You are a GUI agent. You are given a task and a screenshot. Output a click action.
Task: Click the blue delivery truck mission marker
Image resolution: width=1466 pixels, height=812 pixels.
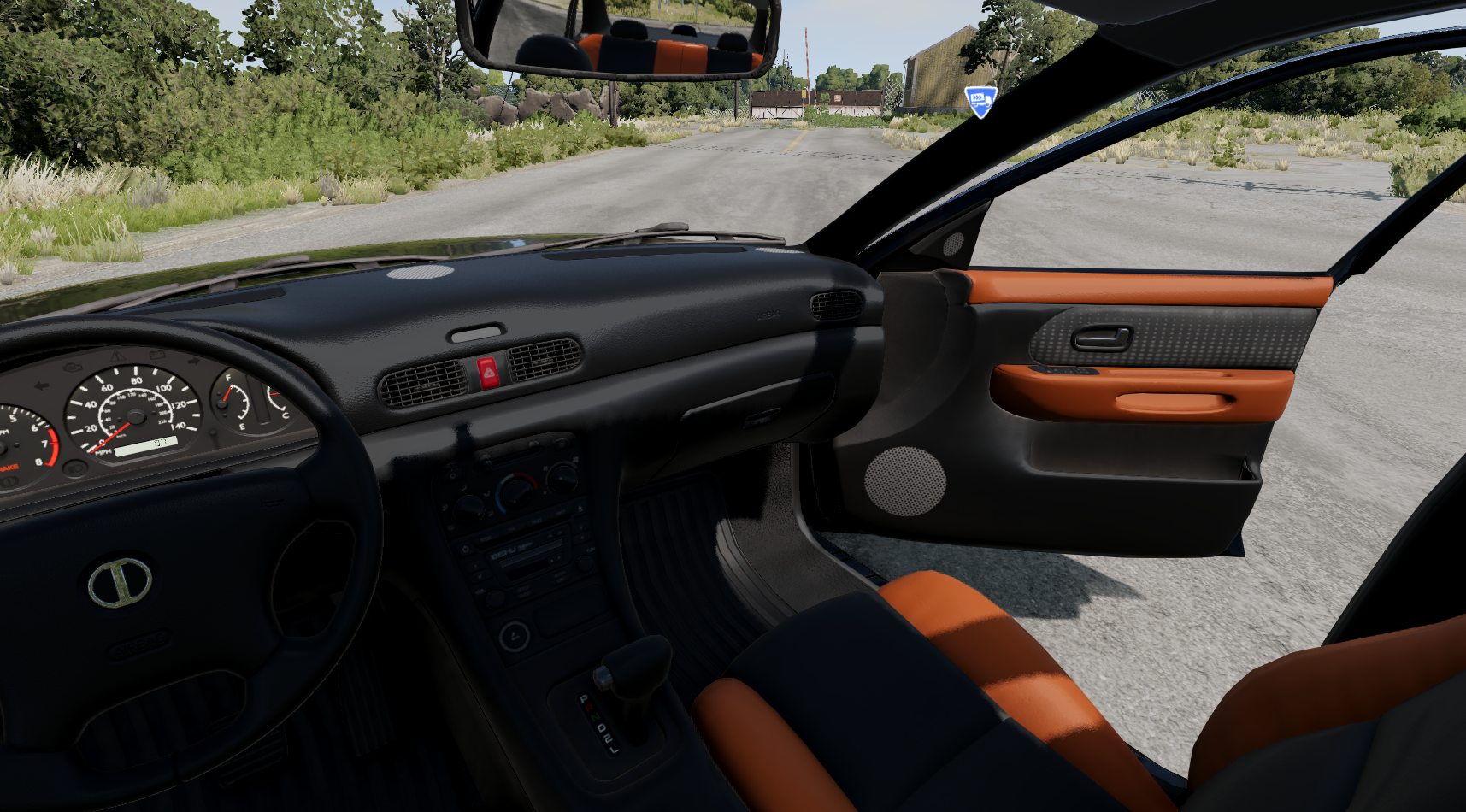[980, 101]
